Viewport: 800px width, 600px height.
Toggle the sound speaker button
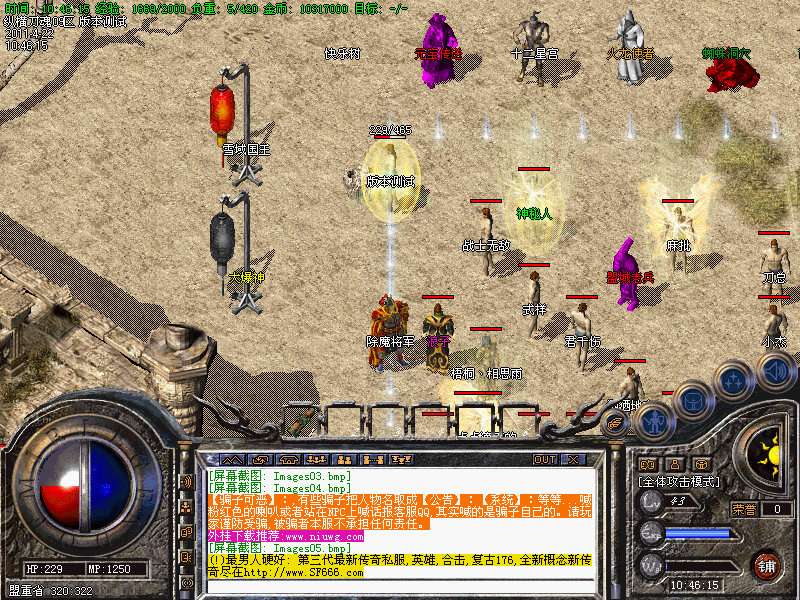(x=775, y=372)
